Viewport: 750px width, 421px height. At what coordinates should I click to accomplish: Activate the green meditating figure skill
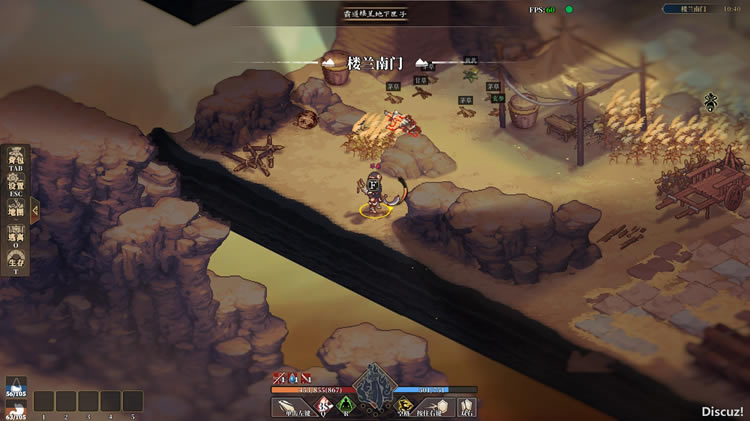tap(346, 406)
